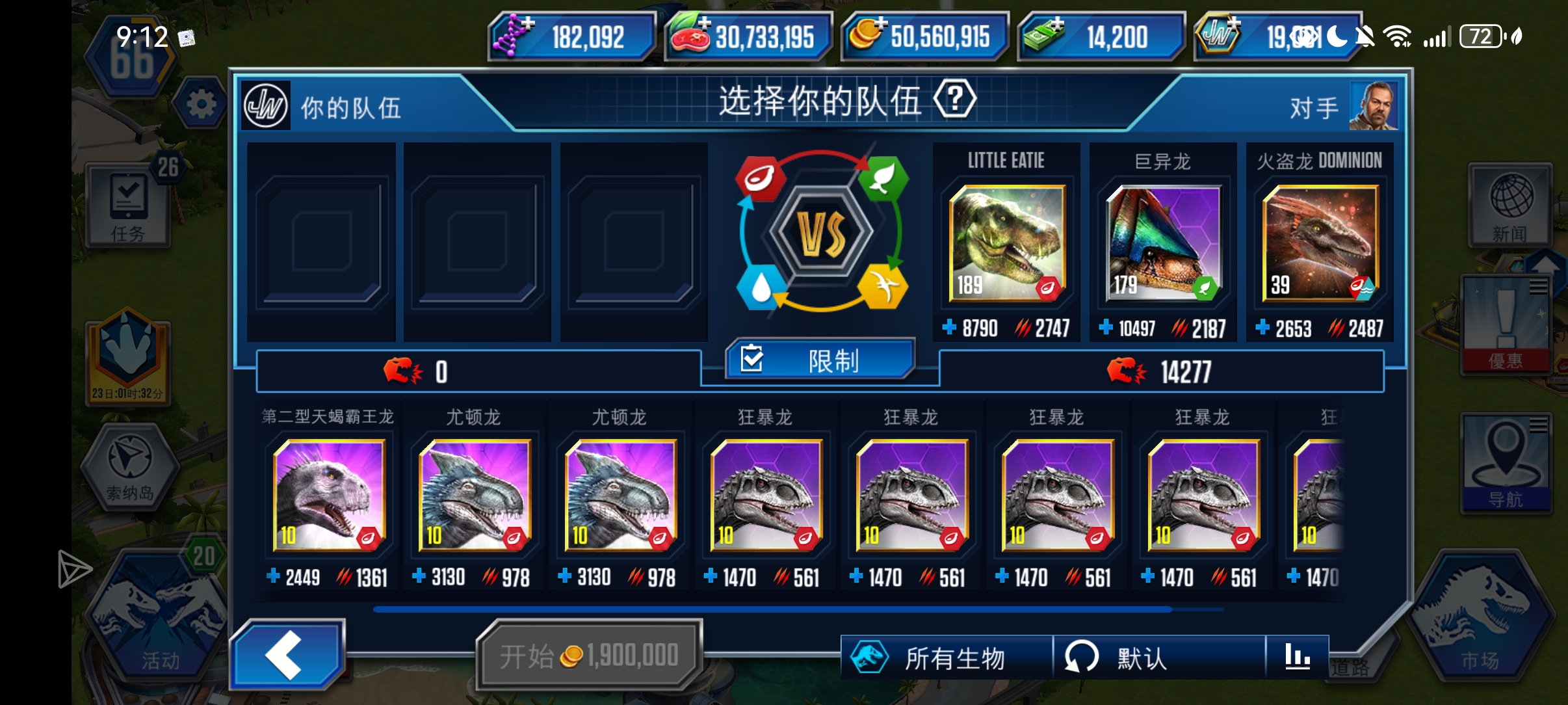Select the 第二型天蝎霸王龙 dinosaur card
This screenshot has width=1568, height=705.
(328, 494)
